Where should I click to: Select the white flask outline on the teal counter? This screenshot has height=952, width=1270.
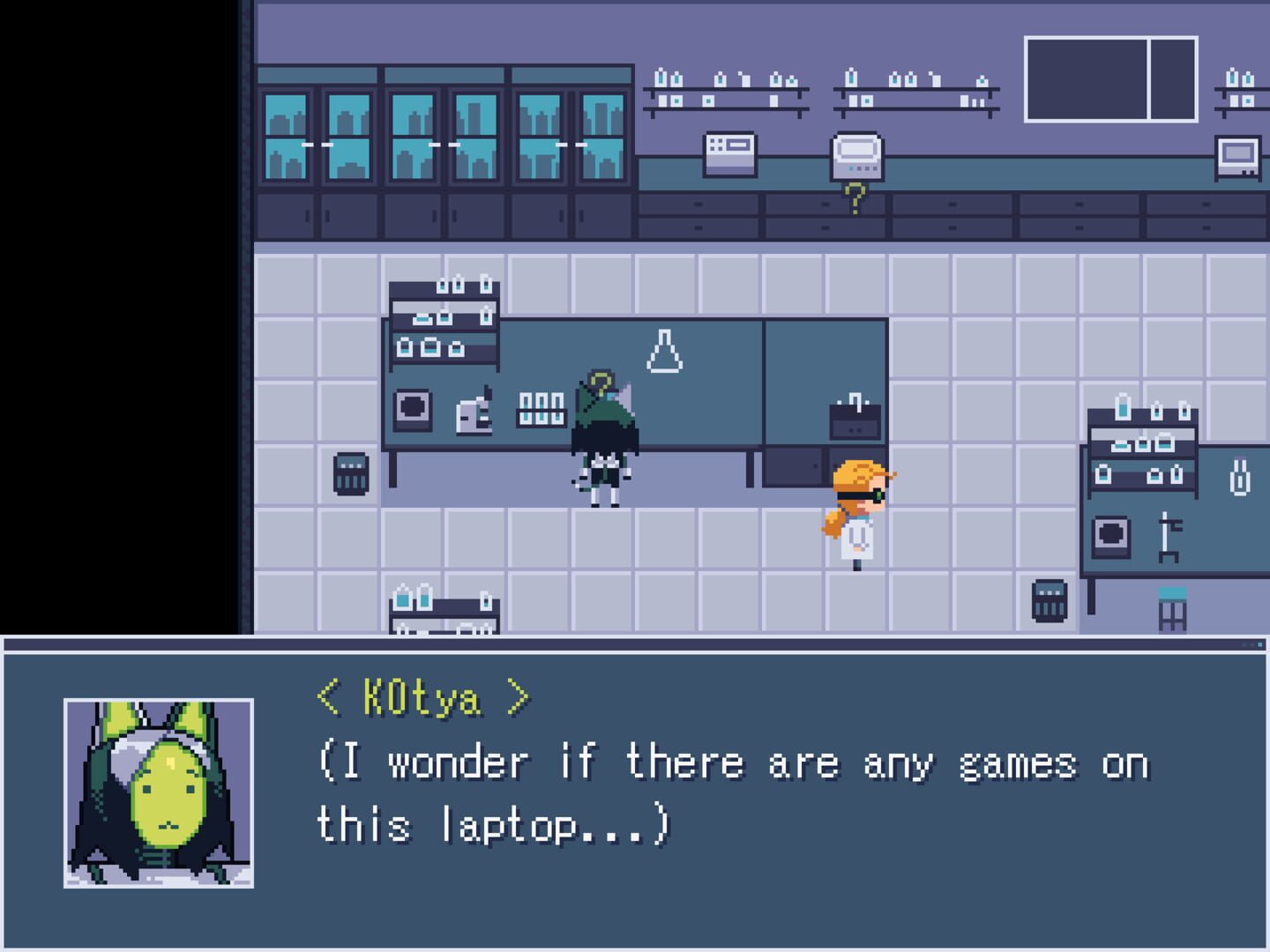664,350
